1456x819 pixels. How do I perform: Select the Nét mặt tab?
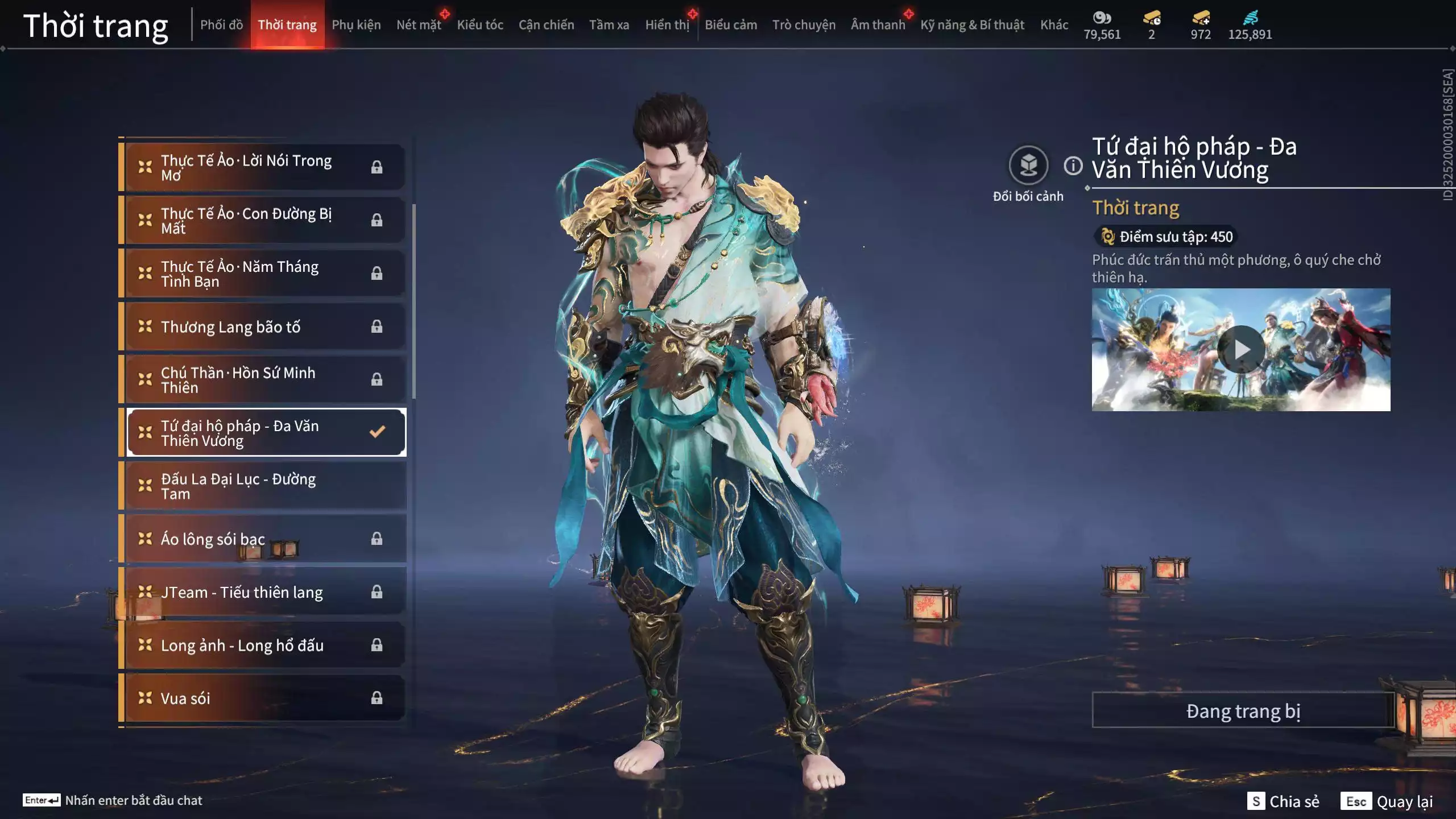tap(419, 25)
